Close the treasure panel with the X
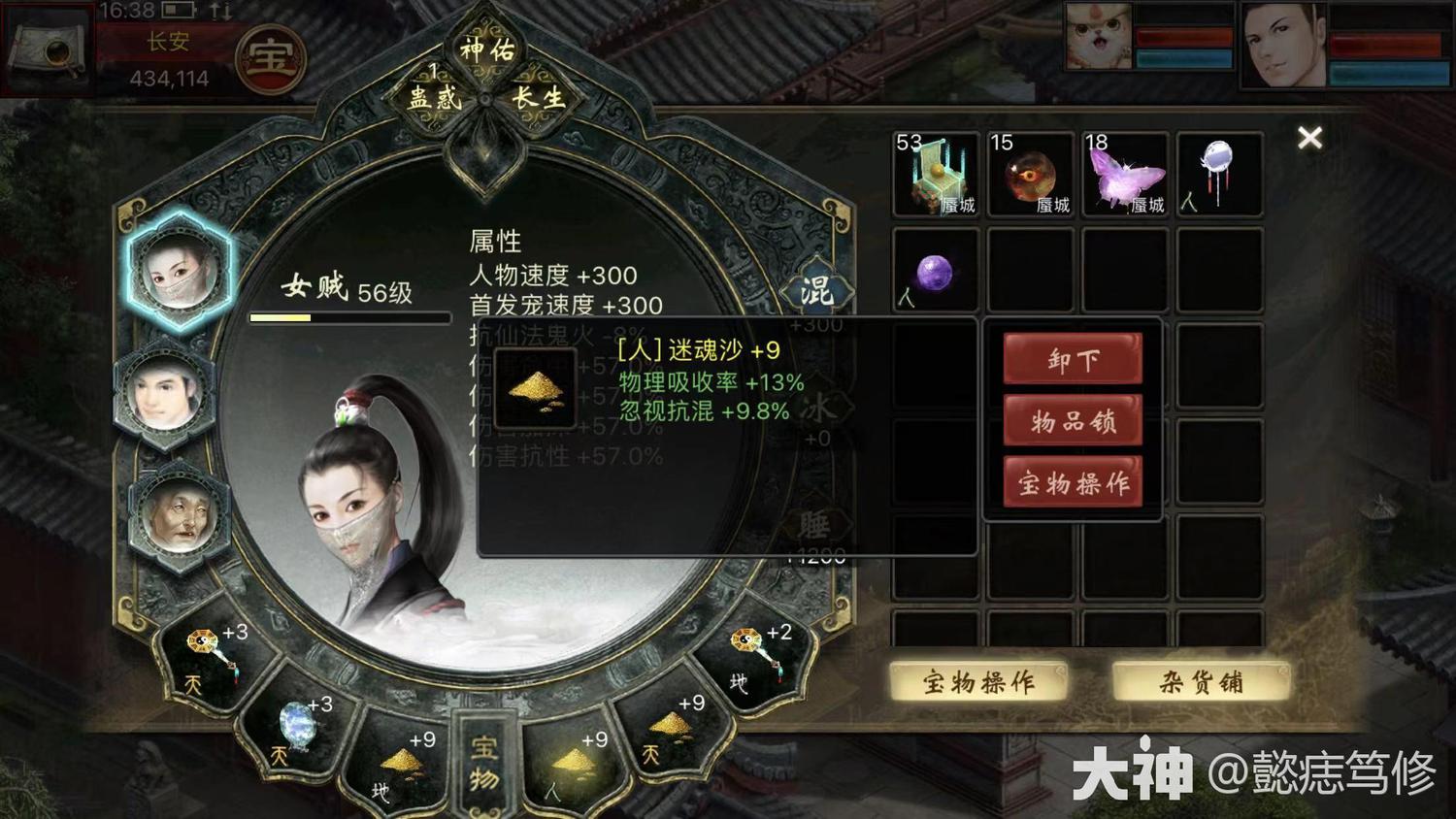This screenshot has height=819, width=1456. (1309, 139)
